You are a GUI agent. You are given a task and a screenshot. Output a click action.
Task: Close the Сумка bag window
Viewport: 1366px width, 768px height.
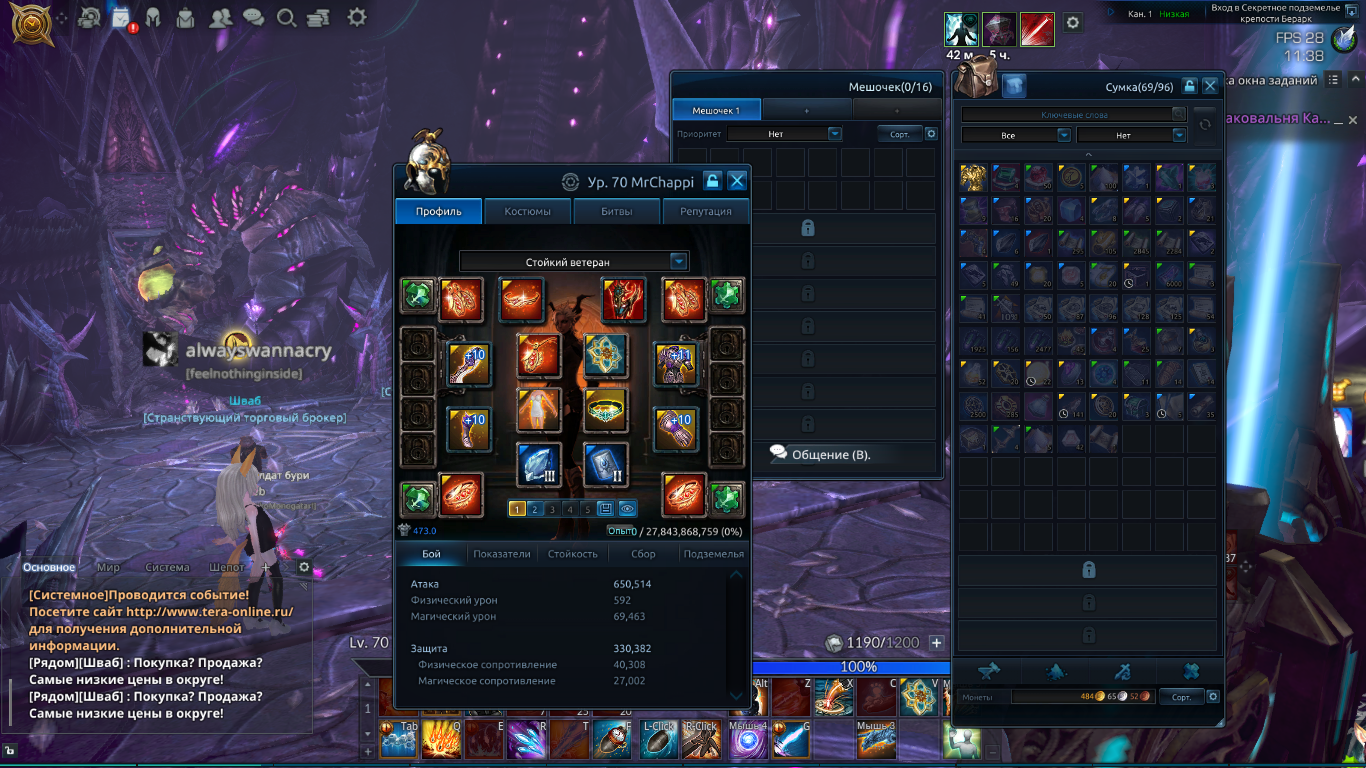[1210, 87]
